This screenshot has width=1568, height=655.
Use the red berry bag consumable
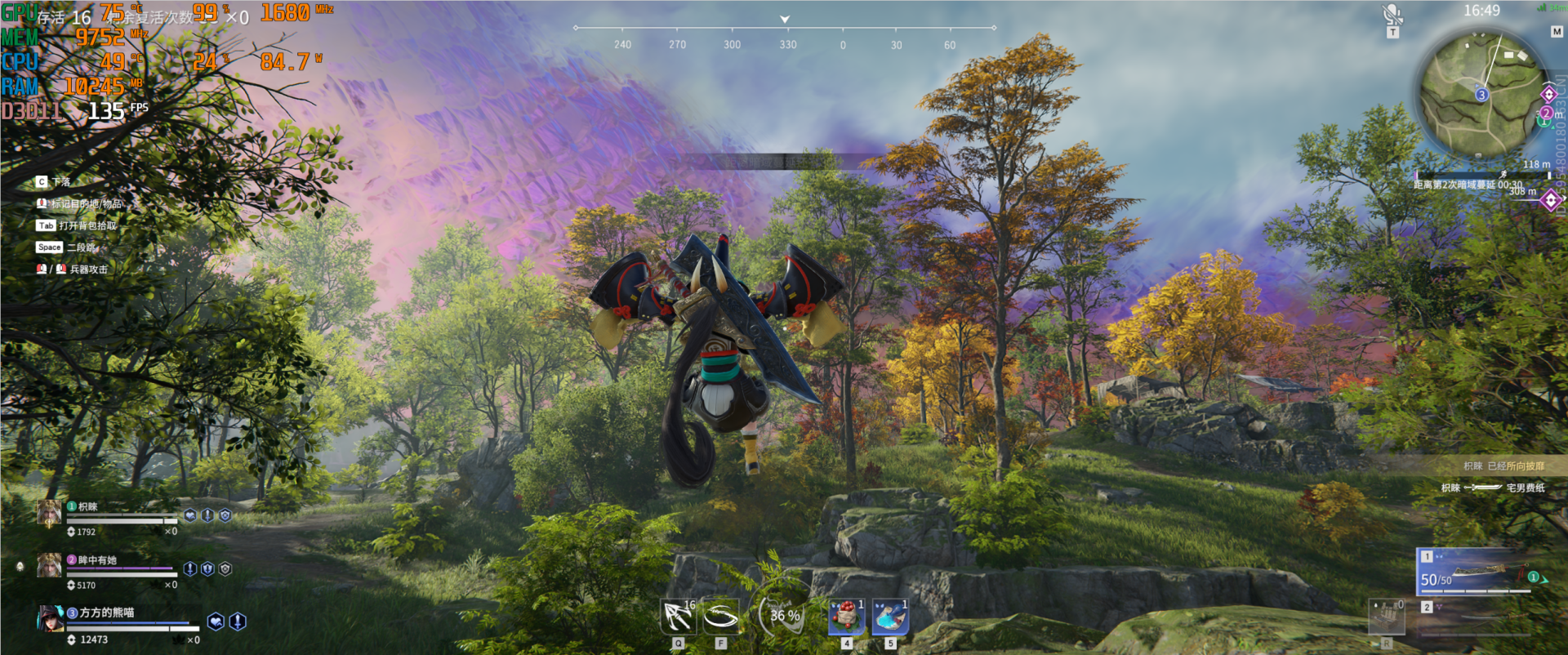(847, 617)
